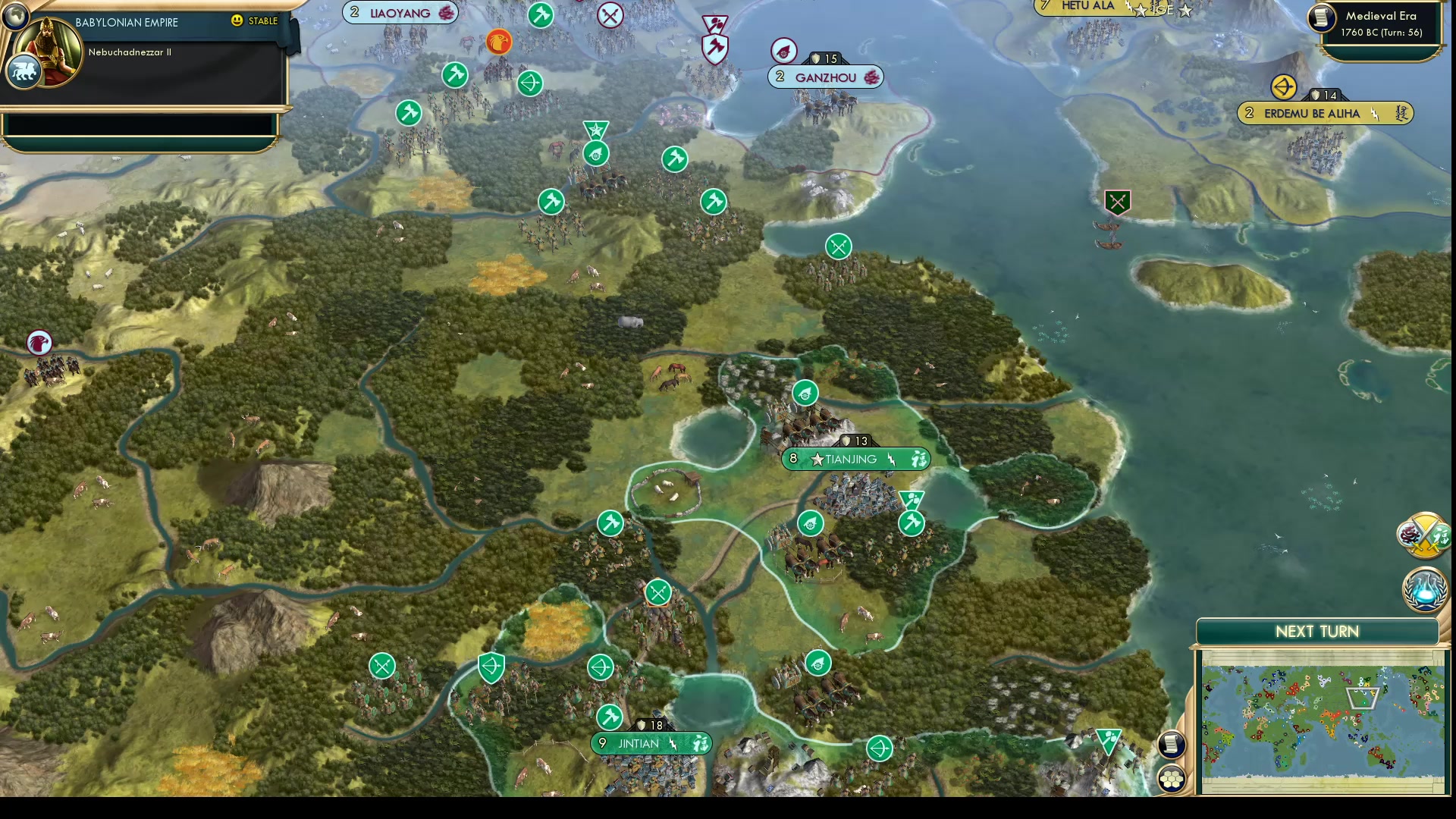The image size is (1456, 819).
Task: Open the notification log scroll icon
Action: pos(1170,745)
